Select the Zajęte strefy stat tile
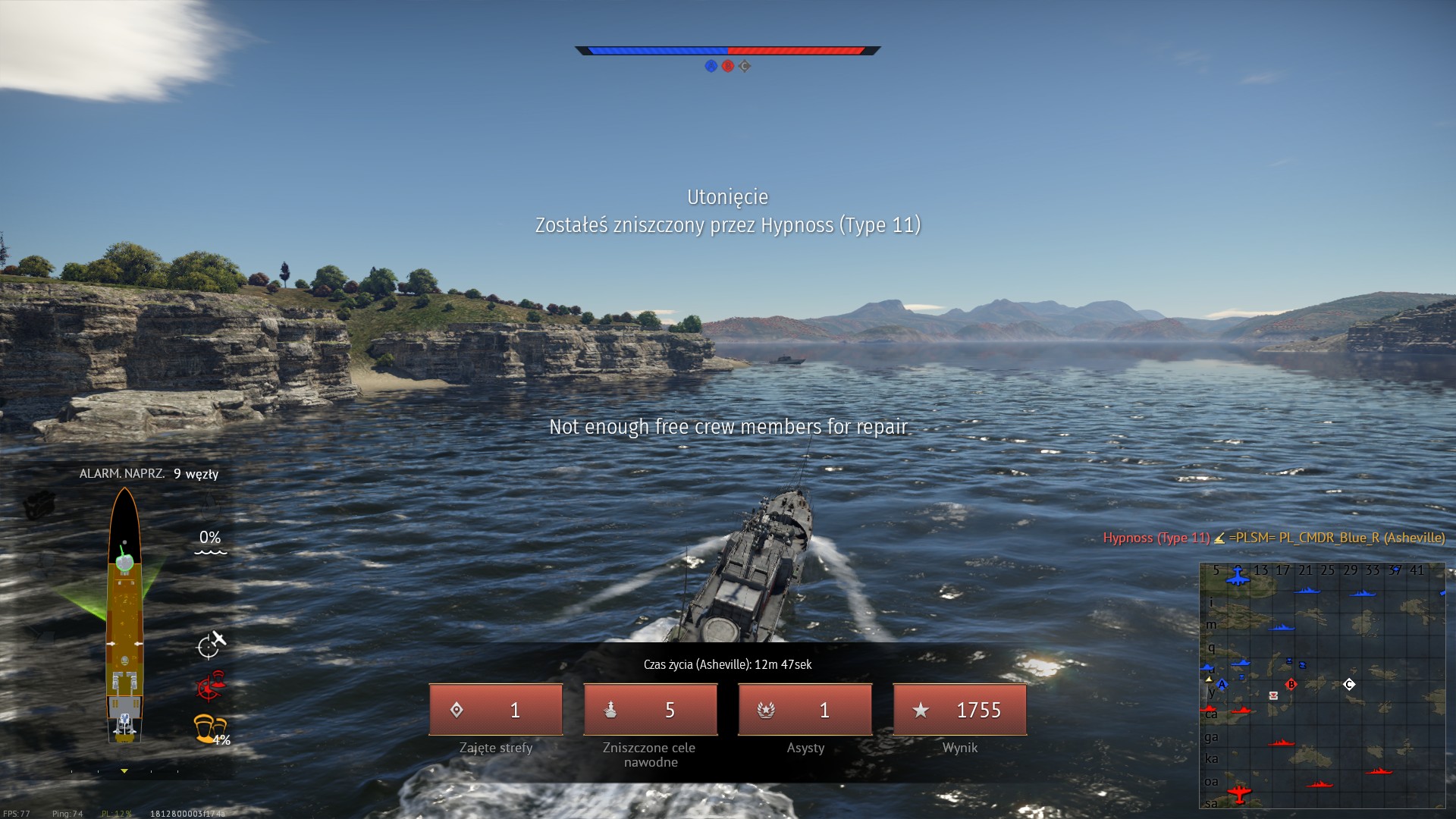 point(496,710)
